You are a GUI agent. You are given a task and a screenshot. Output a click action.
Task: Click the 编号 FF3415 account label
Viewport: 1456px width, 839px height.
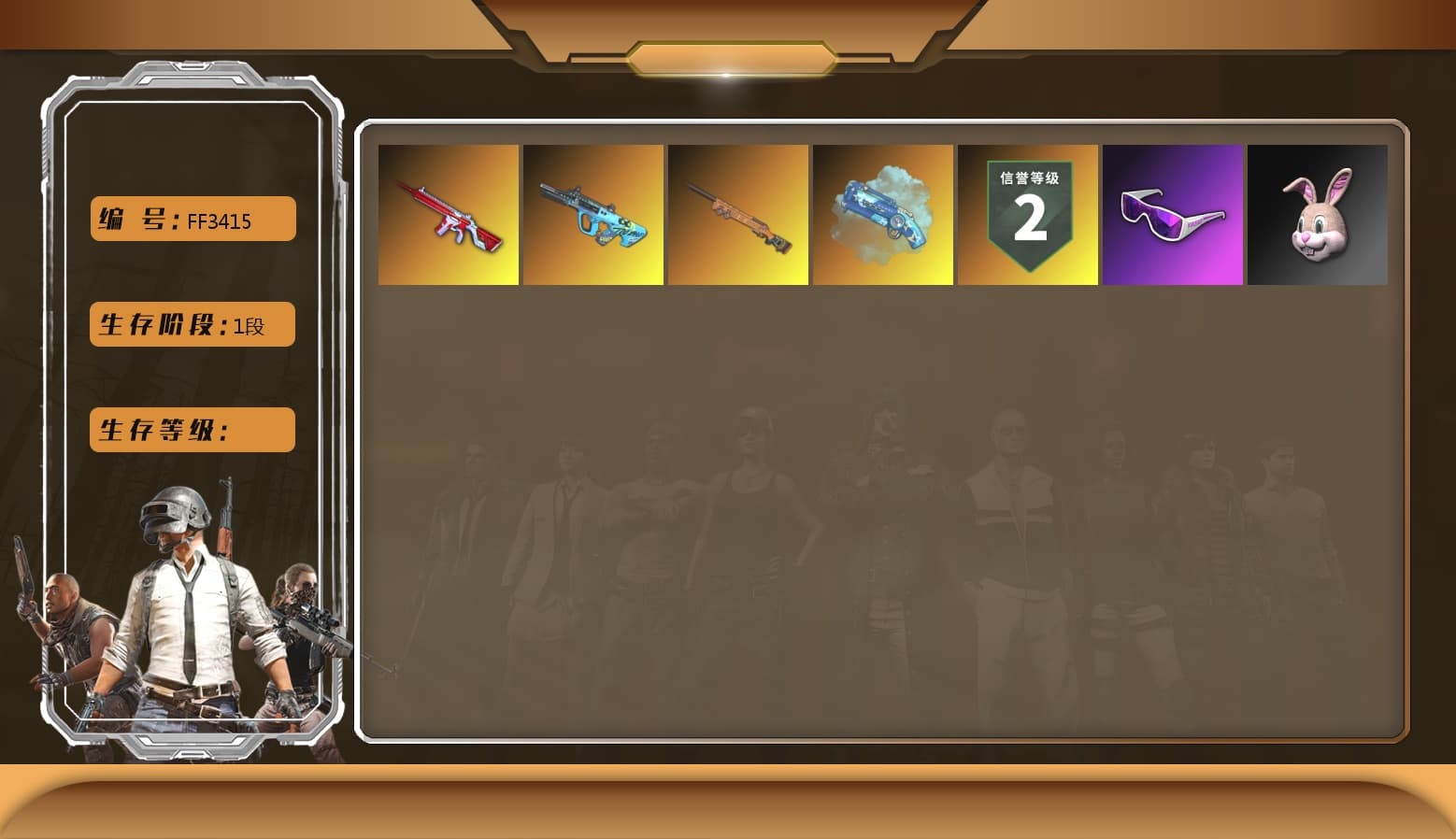(x=192, y=218)
